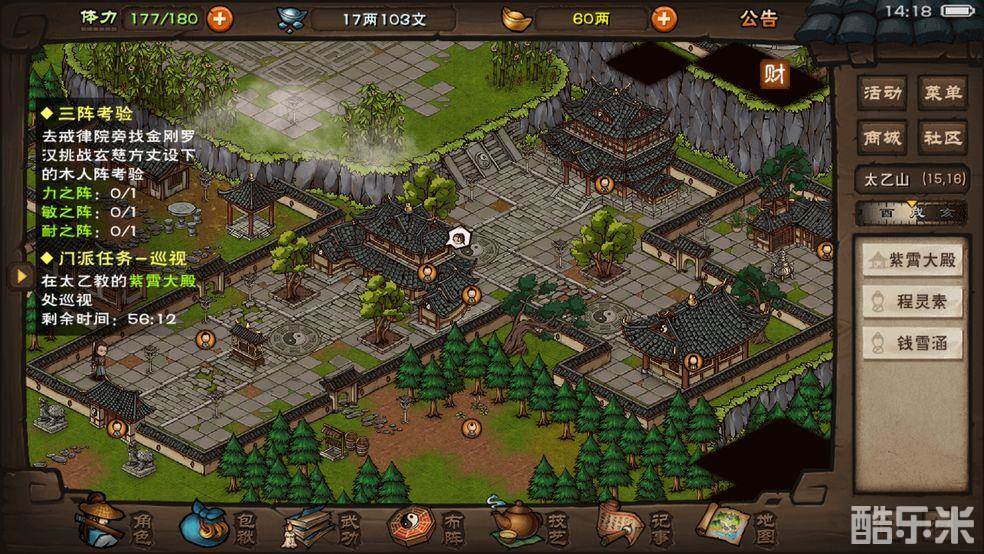984x554 pixels.
Task: Open the 活动 events panel
Action: 883,94
